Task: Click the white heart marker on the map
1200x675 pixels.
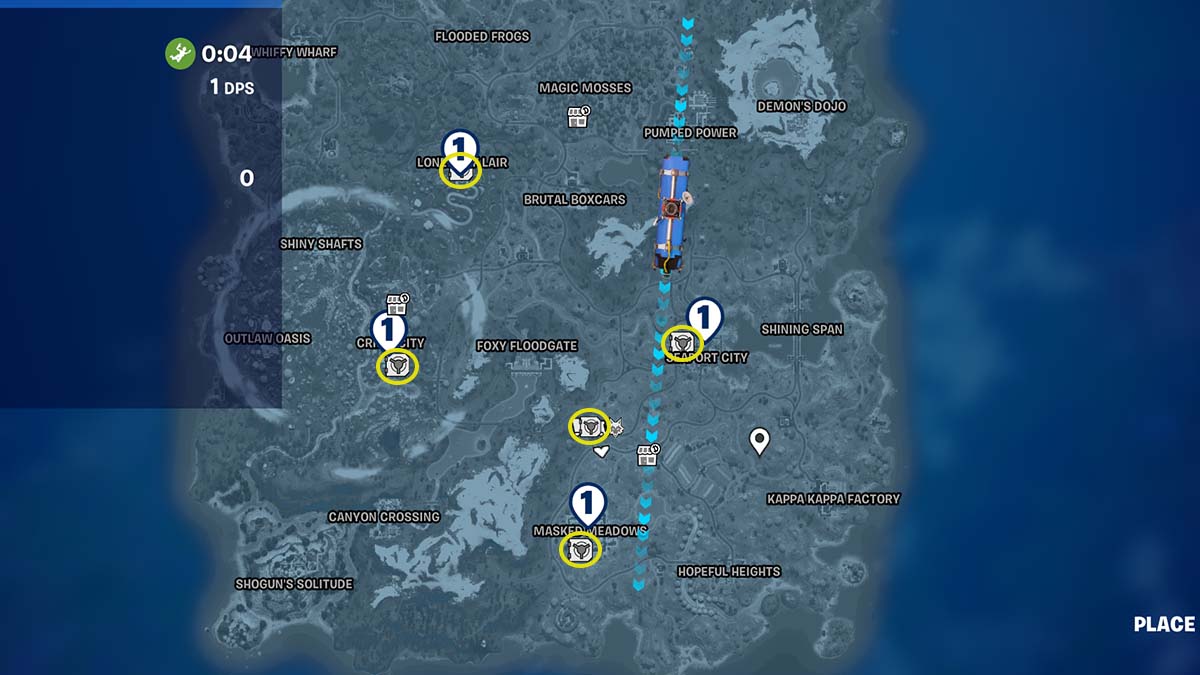Action: tap(601, 453)
